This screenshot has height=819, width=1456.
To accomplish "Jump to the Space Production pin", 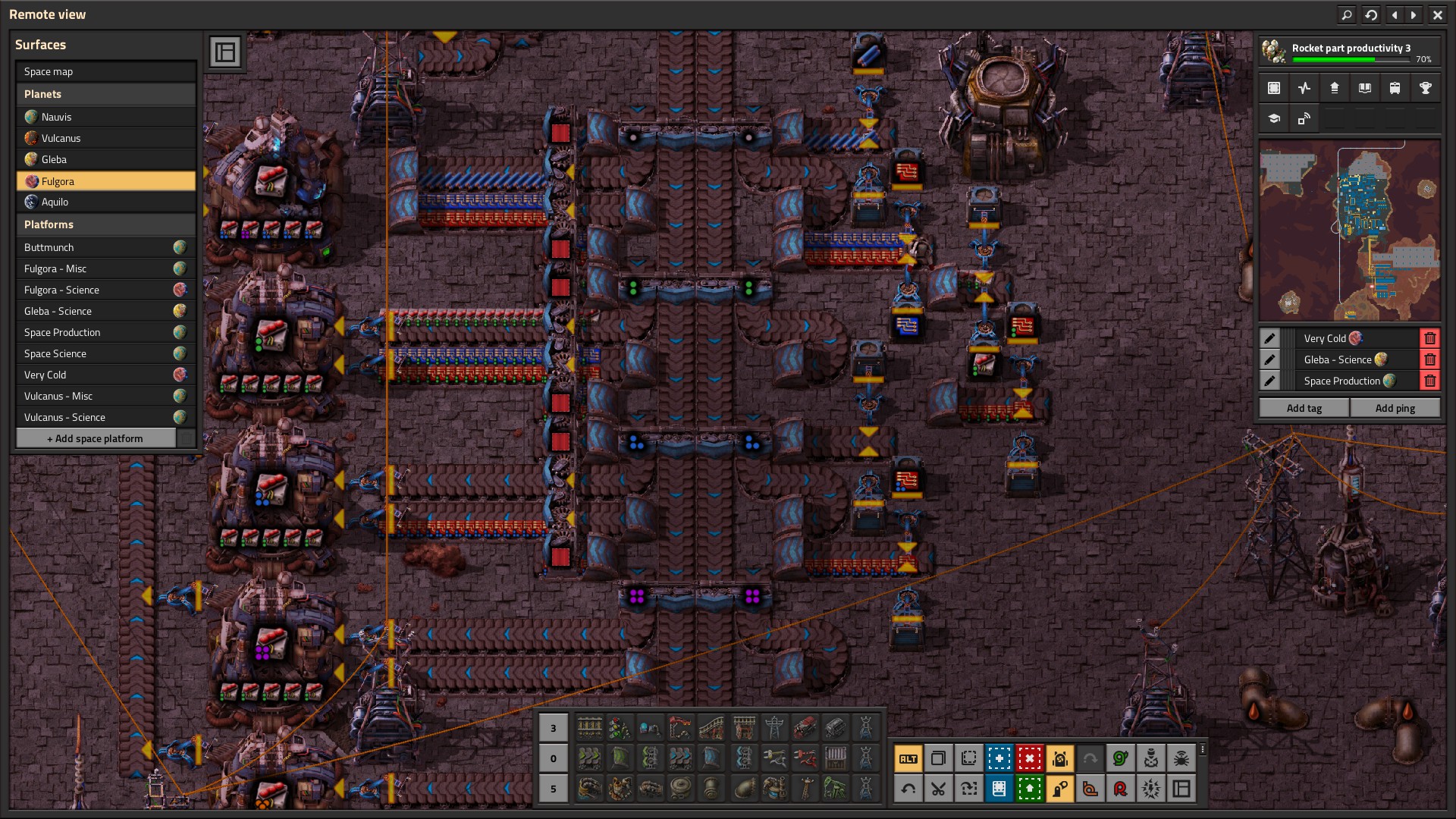I will [x=1341, y=381].
